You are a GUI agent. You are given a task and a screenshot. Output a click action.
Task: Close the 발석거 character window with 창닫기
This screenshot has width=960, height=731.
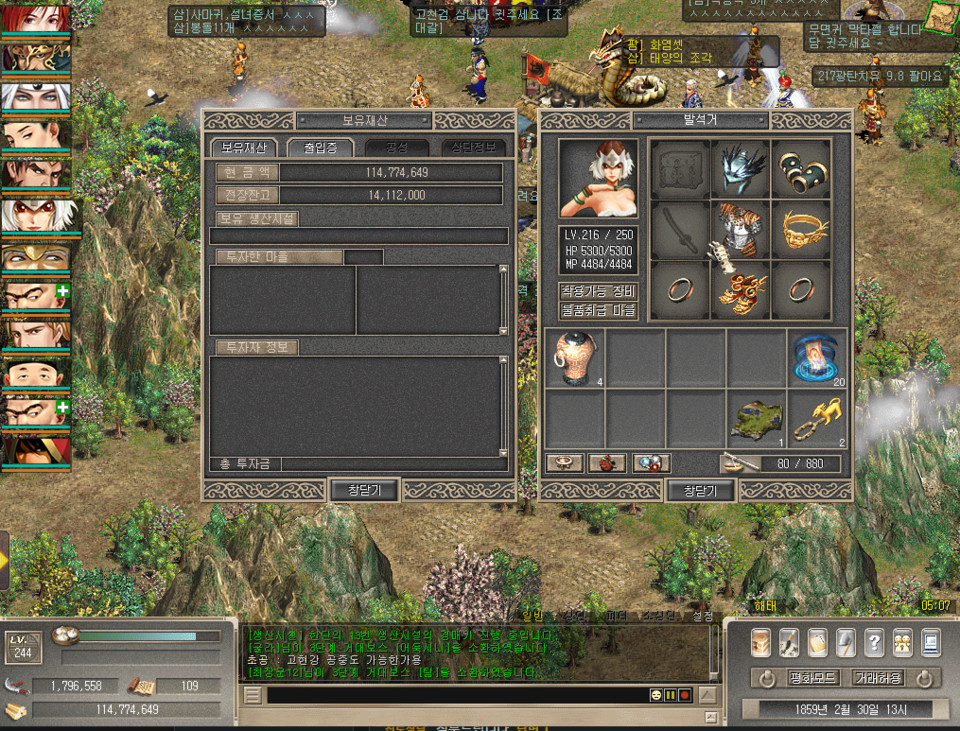[700, 490]
